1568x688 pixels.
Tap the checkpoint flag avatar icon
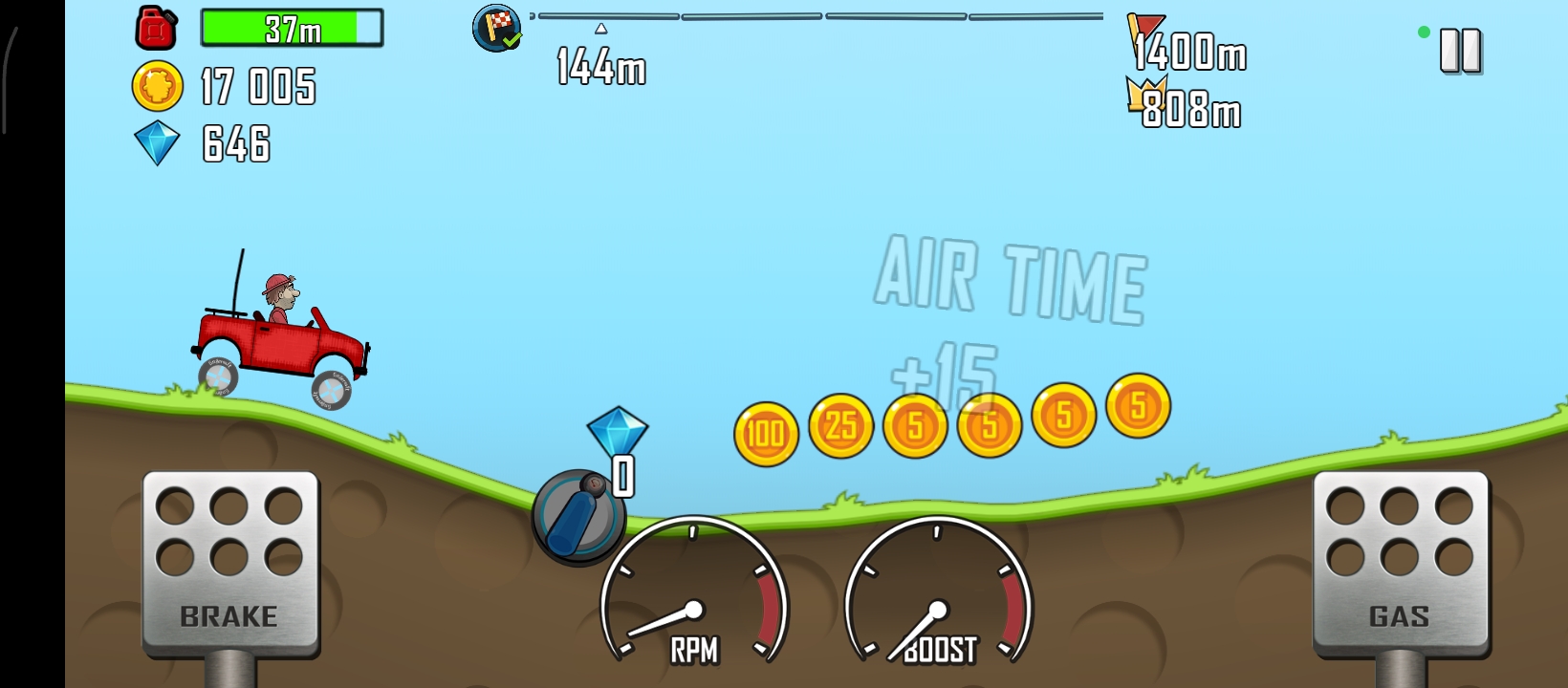pos(496,30)
